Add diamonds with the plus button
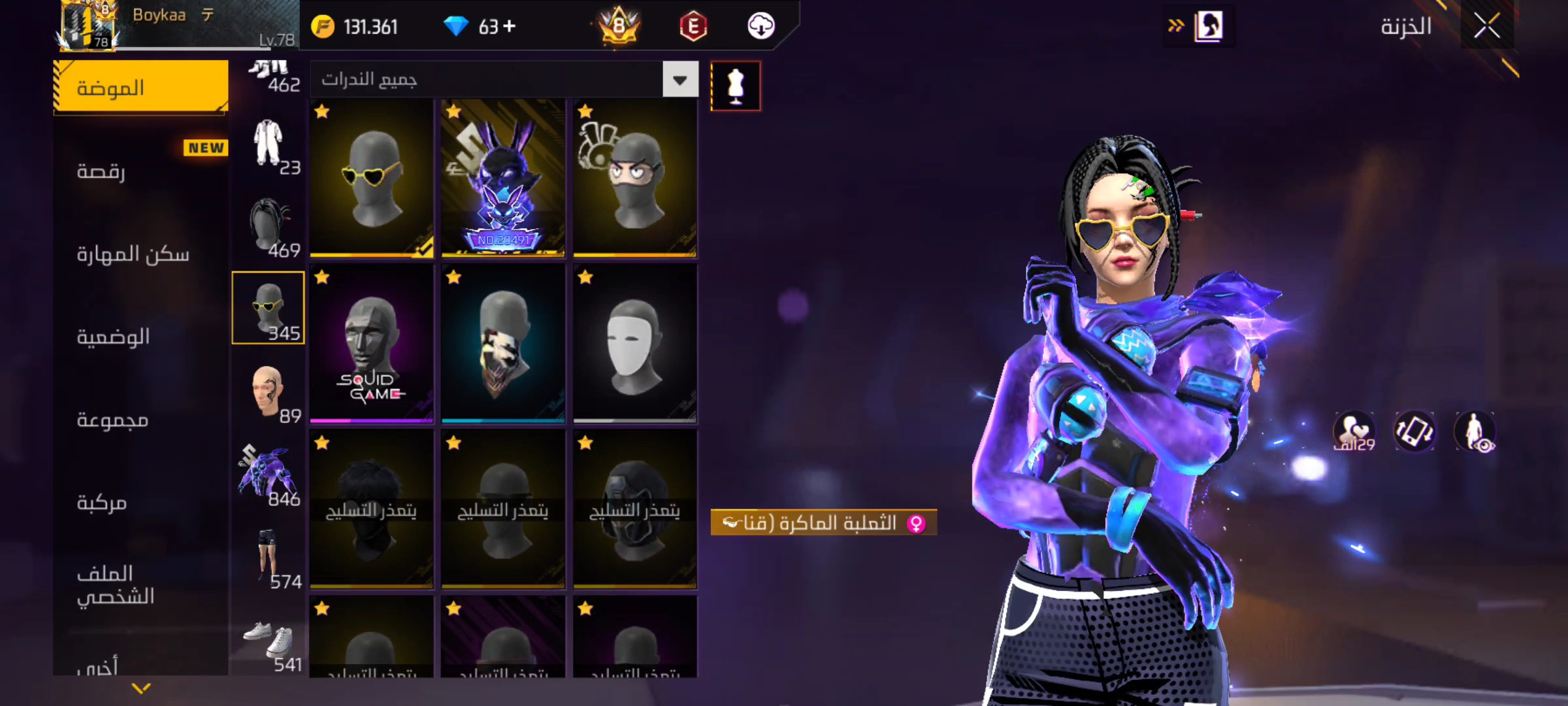1568x706 pixels. [x=510, y=26]
